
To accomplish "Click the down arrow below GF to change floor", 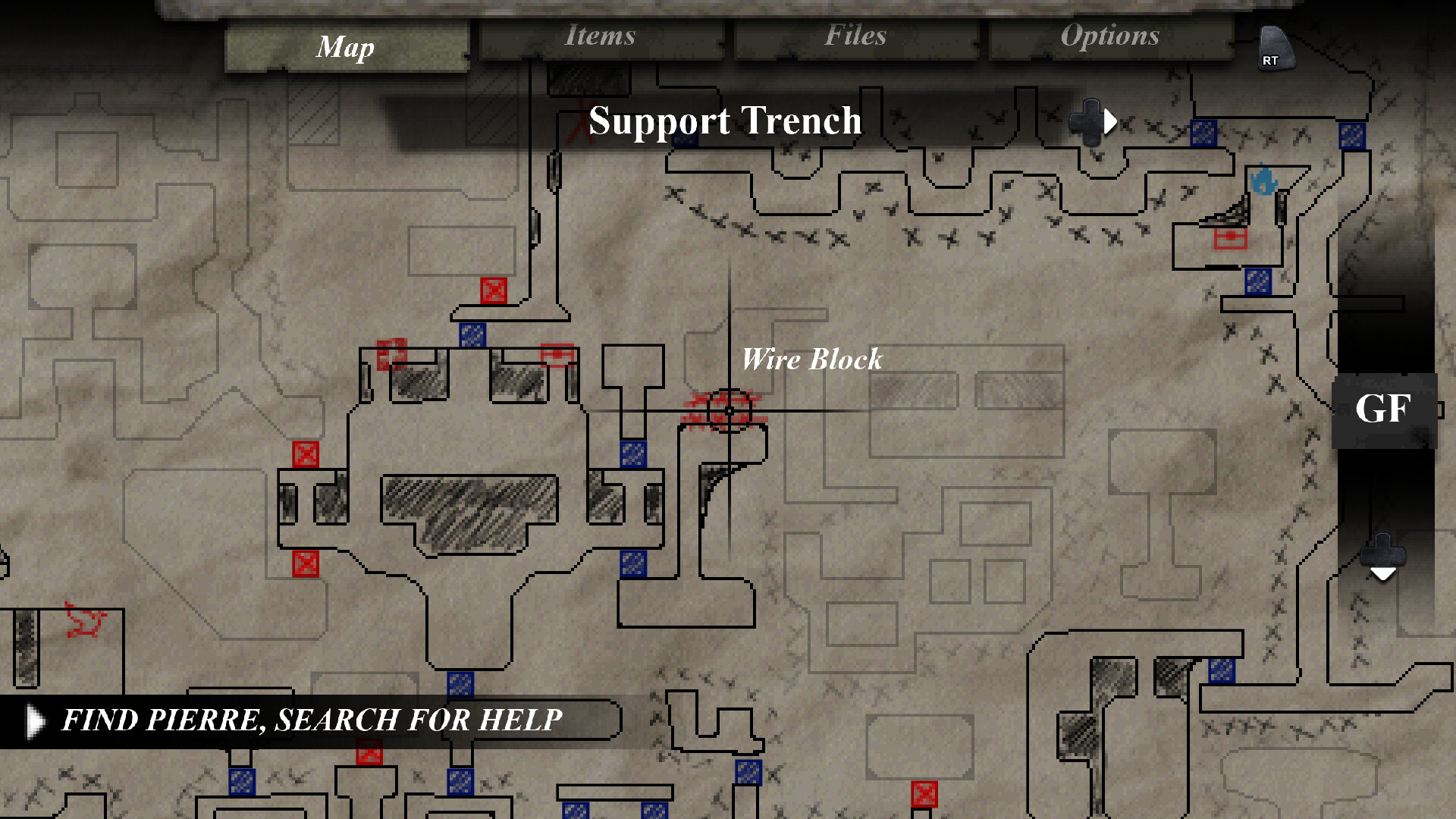I will (1385, 574).
